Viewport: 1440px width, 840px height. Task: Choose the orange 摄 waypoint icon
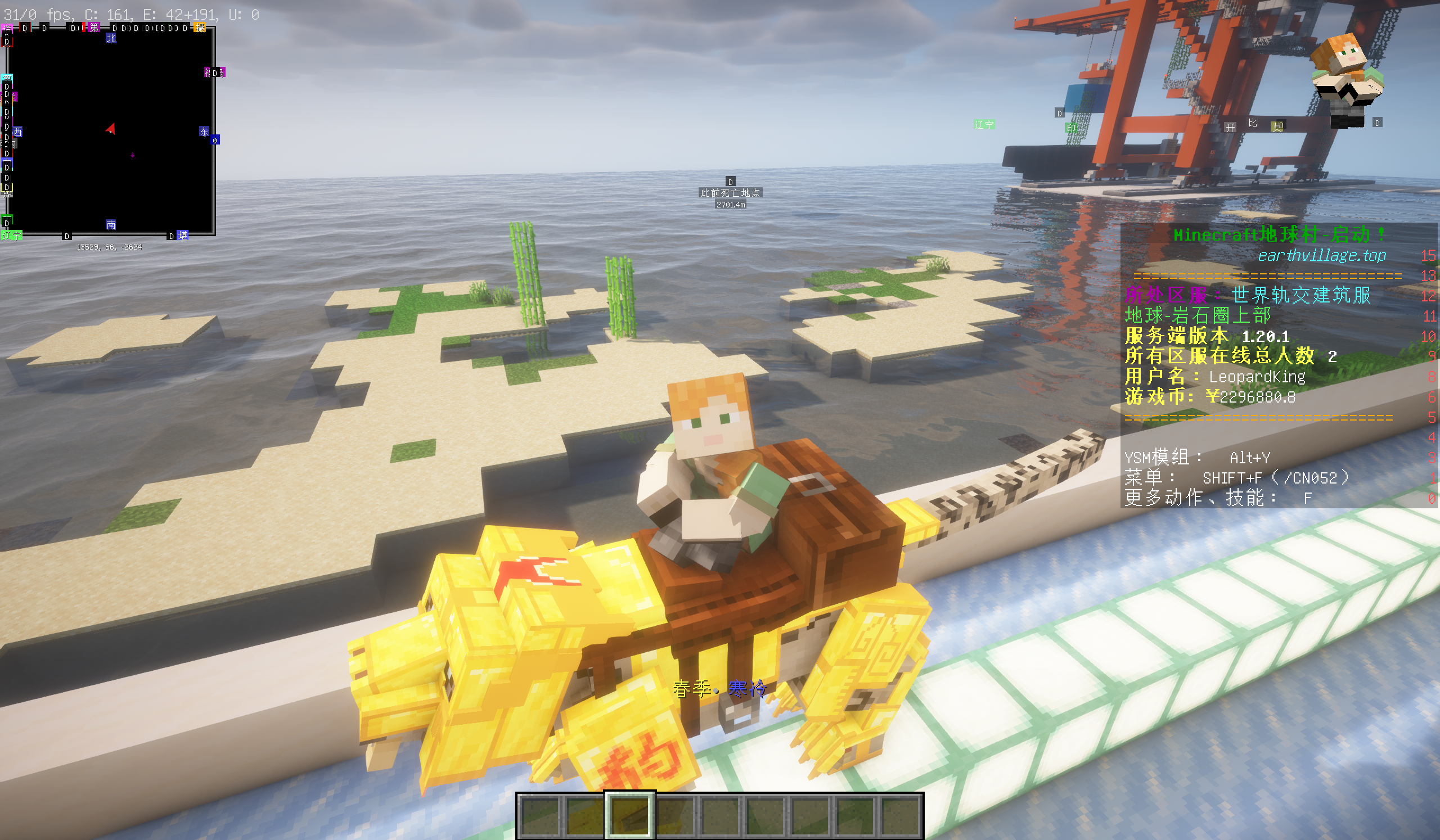[x=200, y=28]
